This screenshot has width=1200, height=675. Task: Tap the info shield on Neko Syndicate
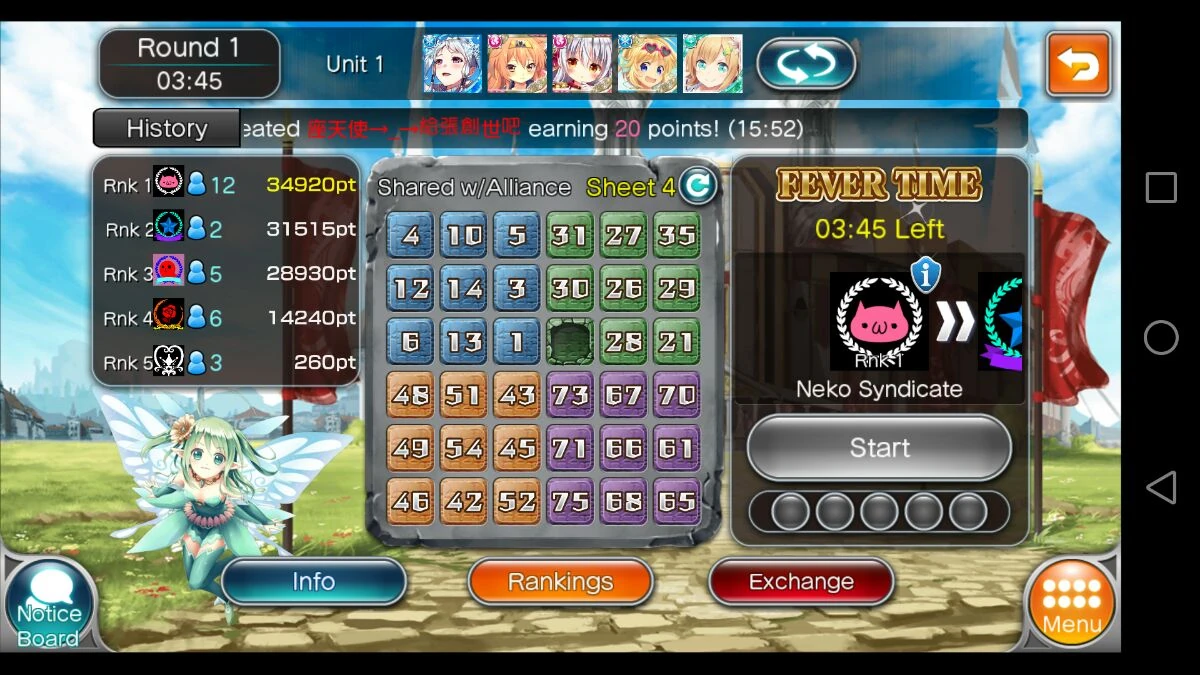point(925,274)
